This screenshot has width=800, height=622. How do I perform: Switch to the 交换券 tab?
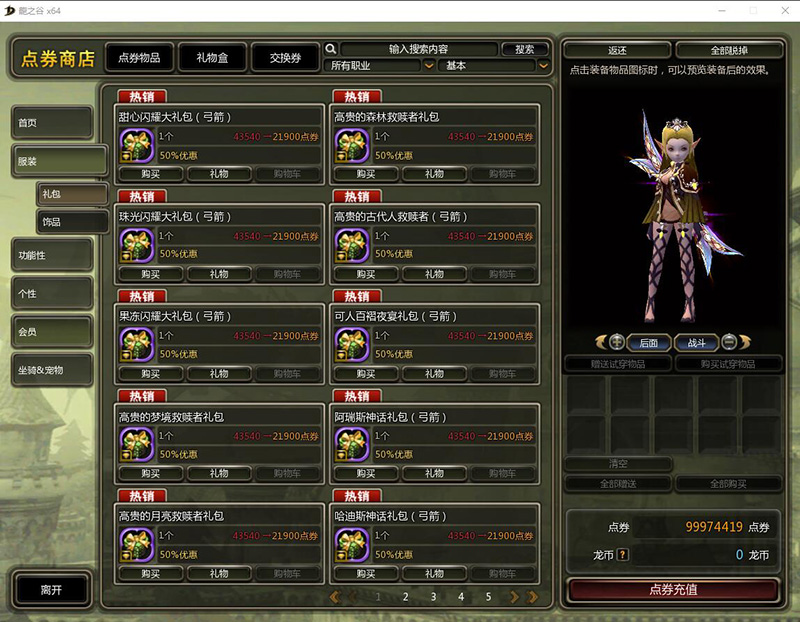[x=285, y=58]
